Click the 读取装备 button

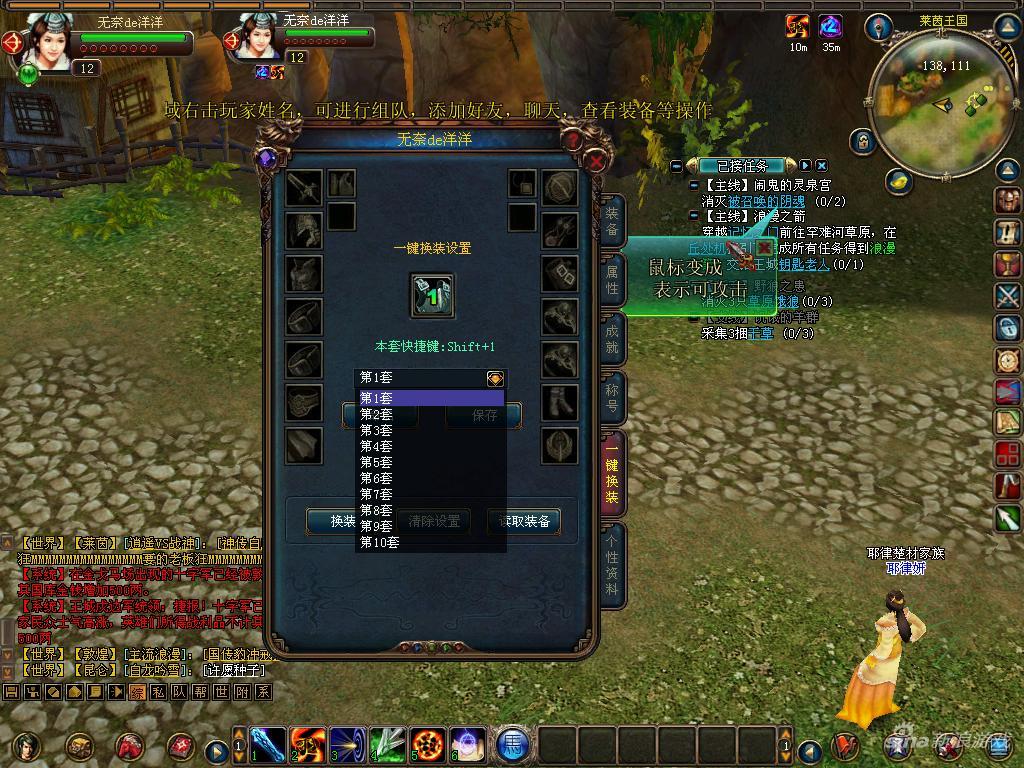point(523,521)
